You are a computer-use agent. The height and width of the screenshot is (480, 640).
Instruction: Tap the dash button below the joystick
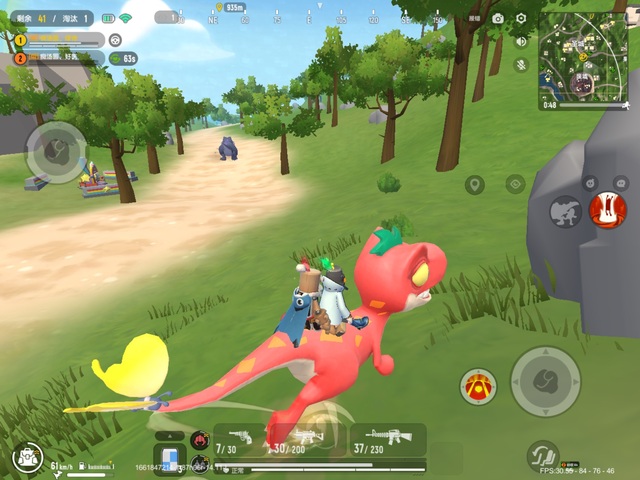(543, 455)
